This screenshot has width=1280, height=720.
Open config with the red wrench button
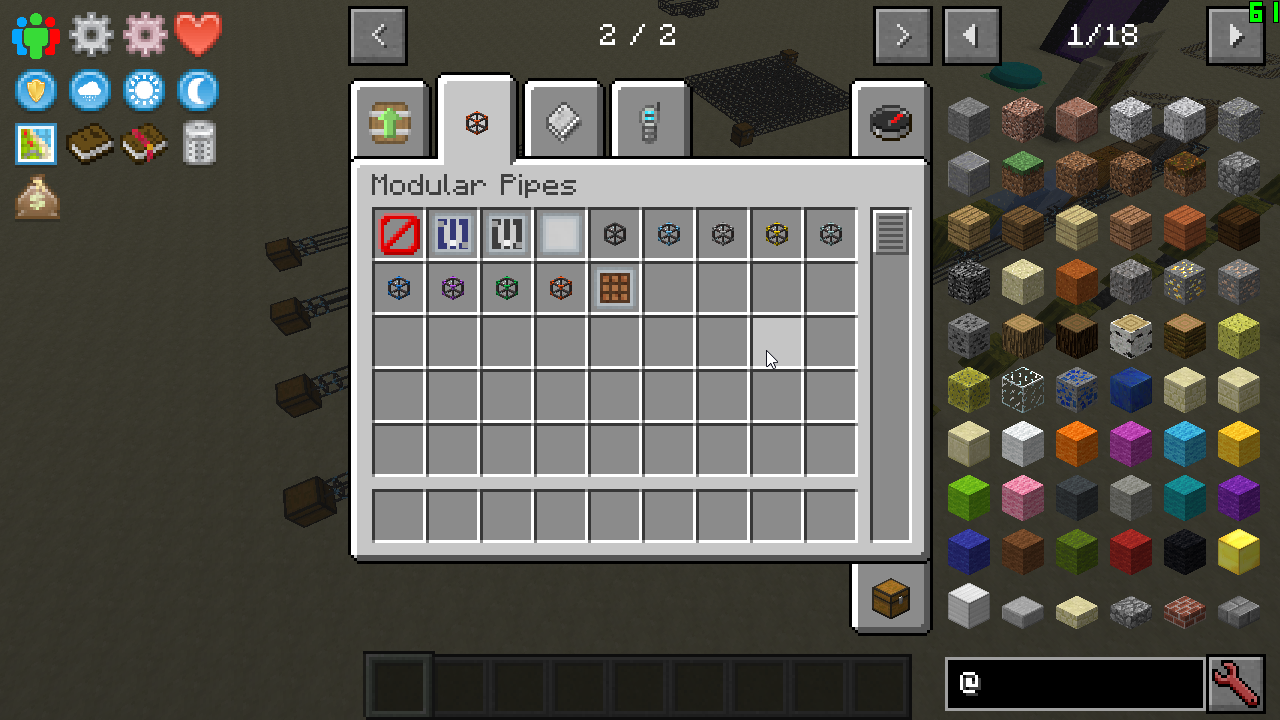(x=1236, y=684)
